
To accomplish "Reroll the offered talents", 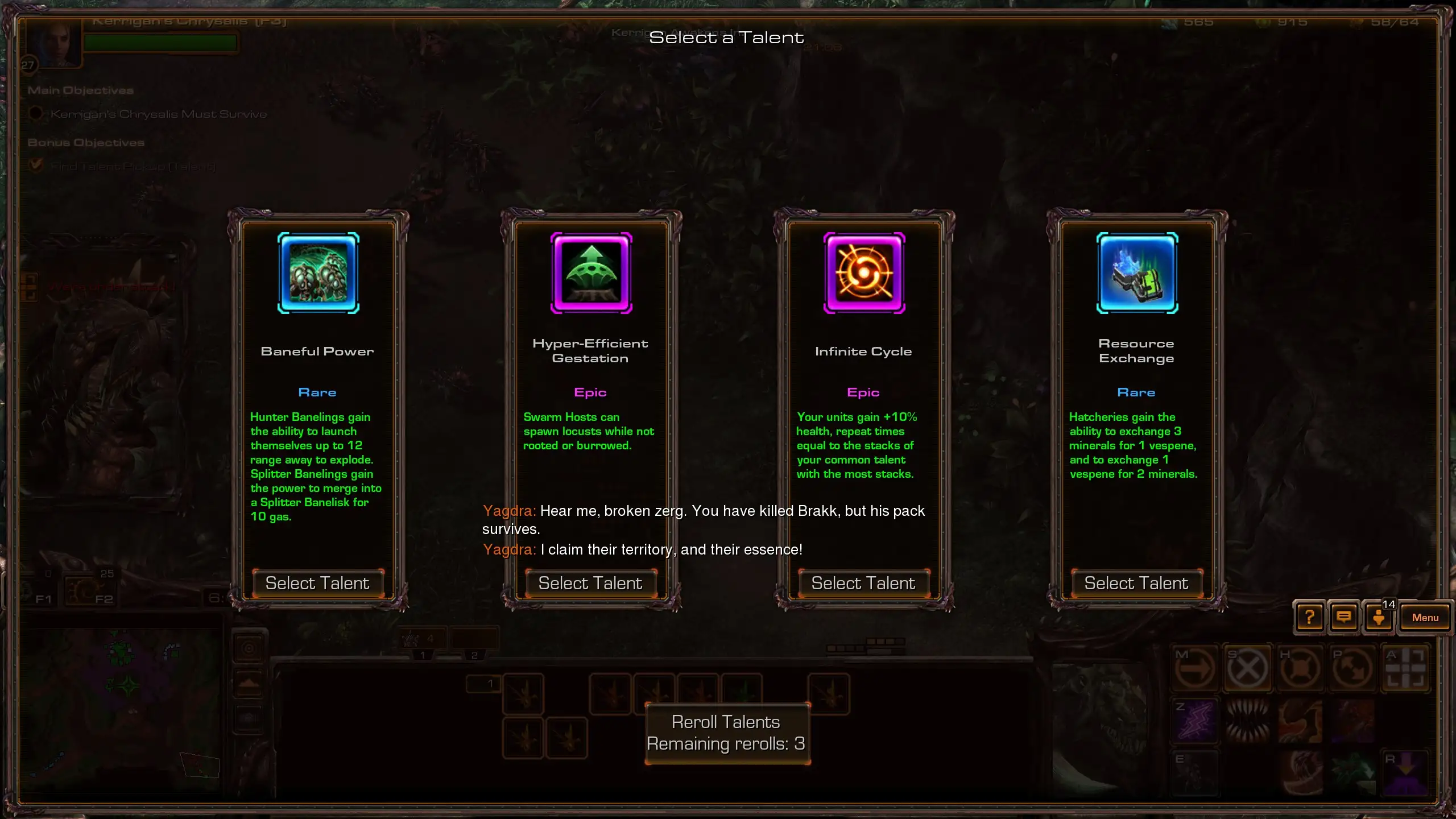I will (x=727, y=733).
